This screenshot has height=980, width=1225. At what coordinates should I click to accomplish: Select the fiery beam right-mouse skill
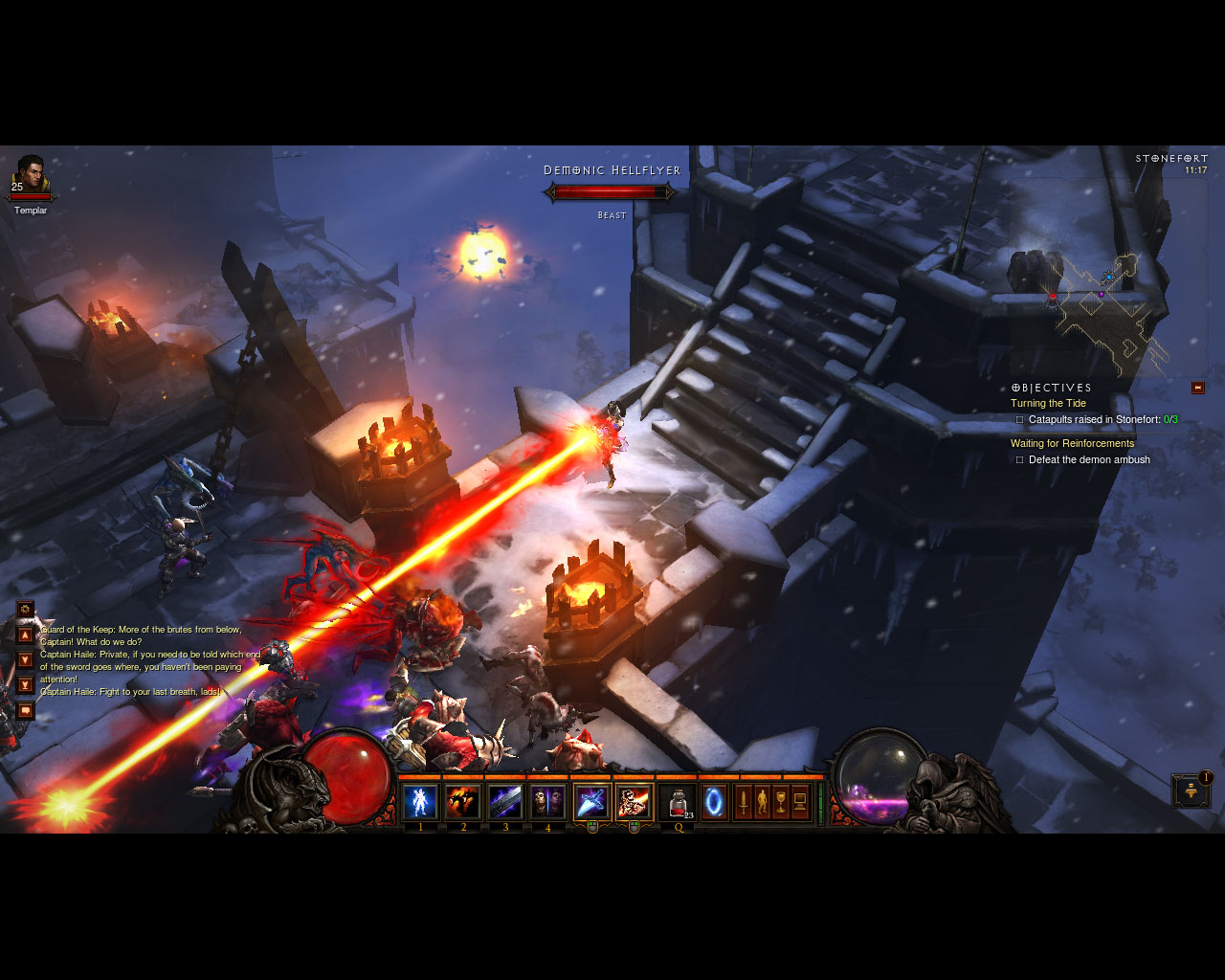pyautogui.click(x=634, y=802)
